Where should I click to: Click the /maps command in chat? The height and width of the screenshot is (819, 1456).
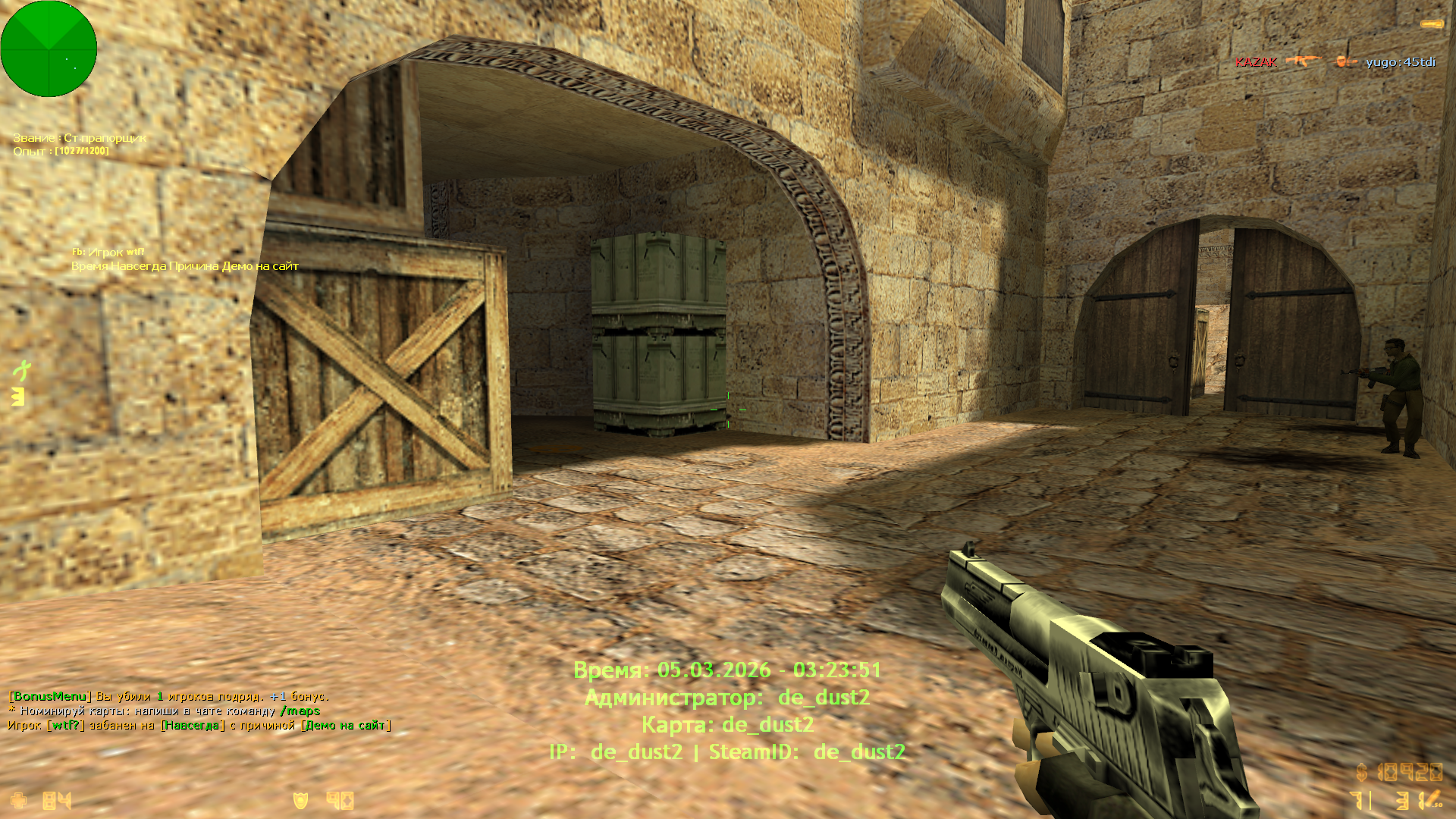pos(300,711)
